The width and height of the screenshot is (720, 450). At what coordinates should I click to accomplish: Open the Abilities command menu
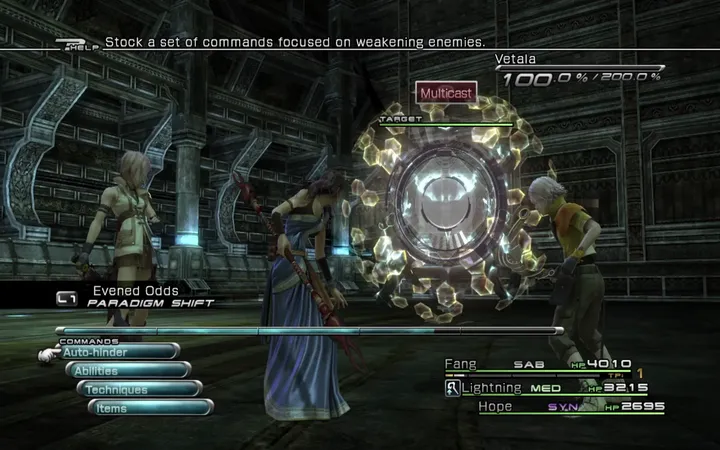coord(129,370)
